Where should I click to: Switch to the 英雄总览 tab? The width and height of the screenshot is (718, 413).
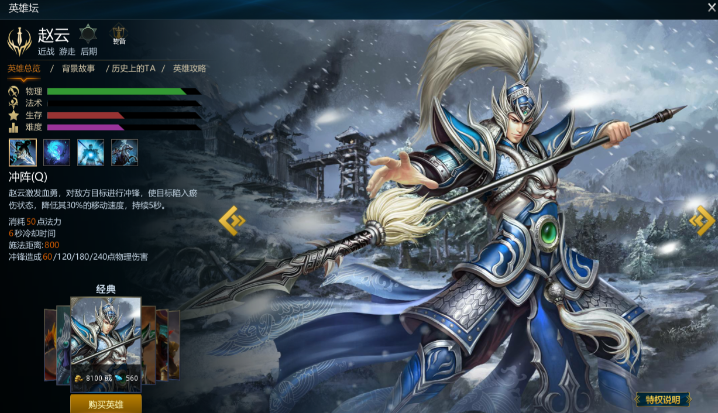point(24,69)
